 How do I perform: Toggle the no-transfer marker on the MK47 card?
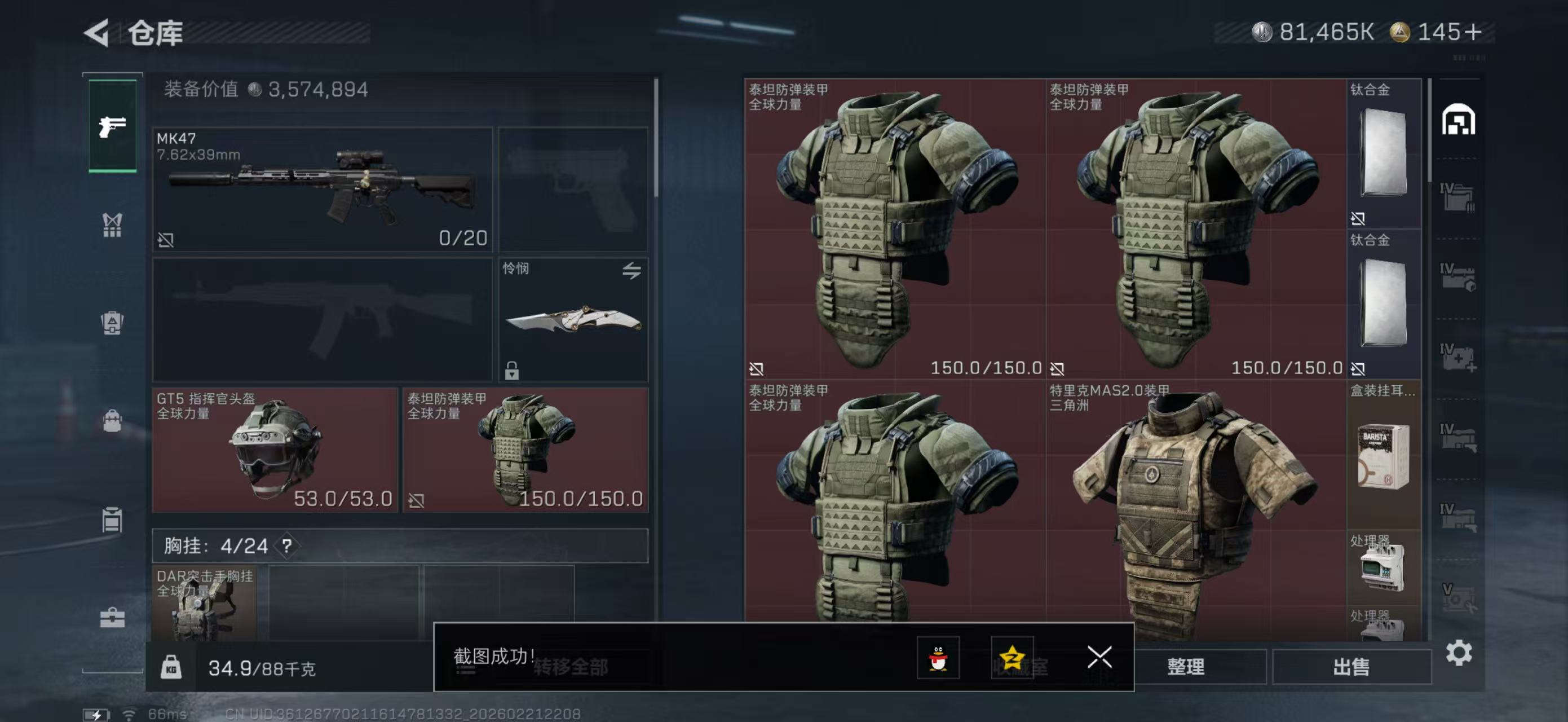(x=167, y=241)
